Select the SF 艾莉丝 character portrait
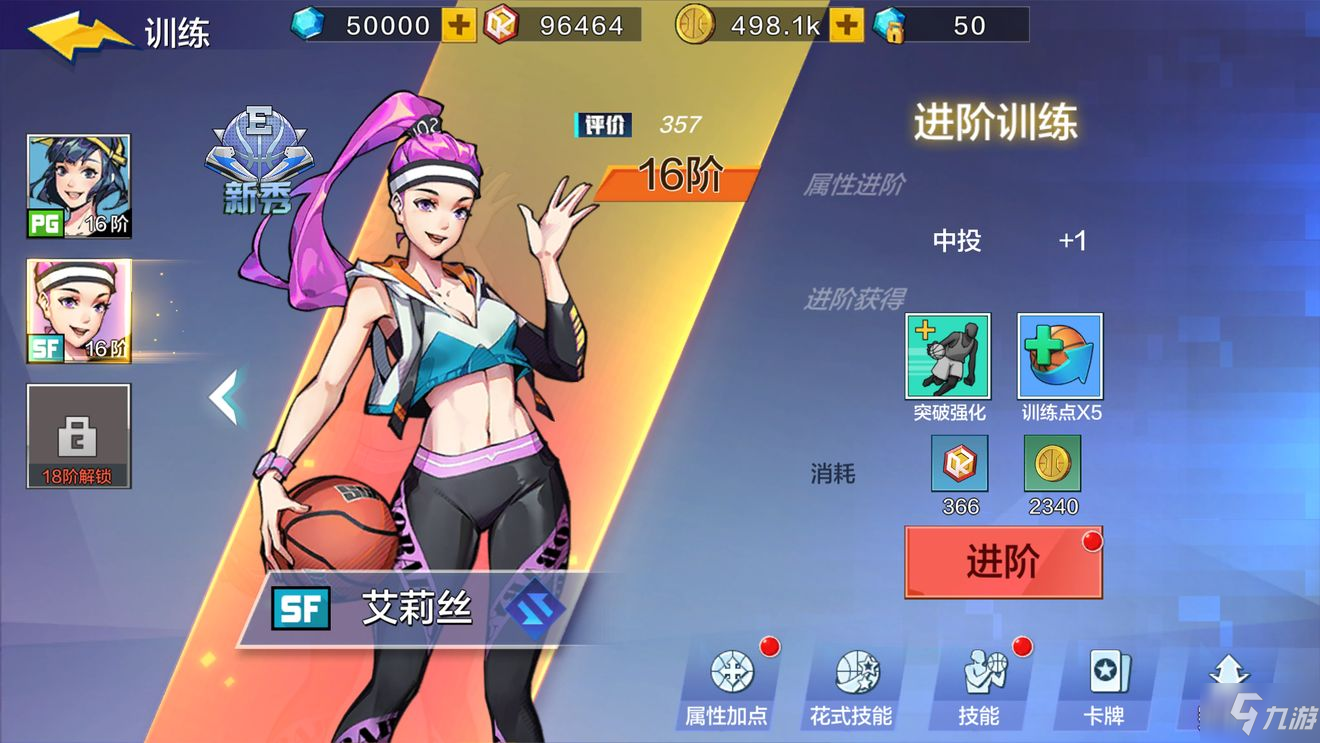 78,310
